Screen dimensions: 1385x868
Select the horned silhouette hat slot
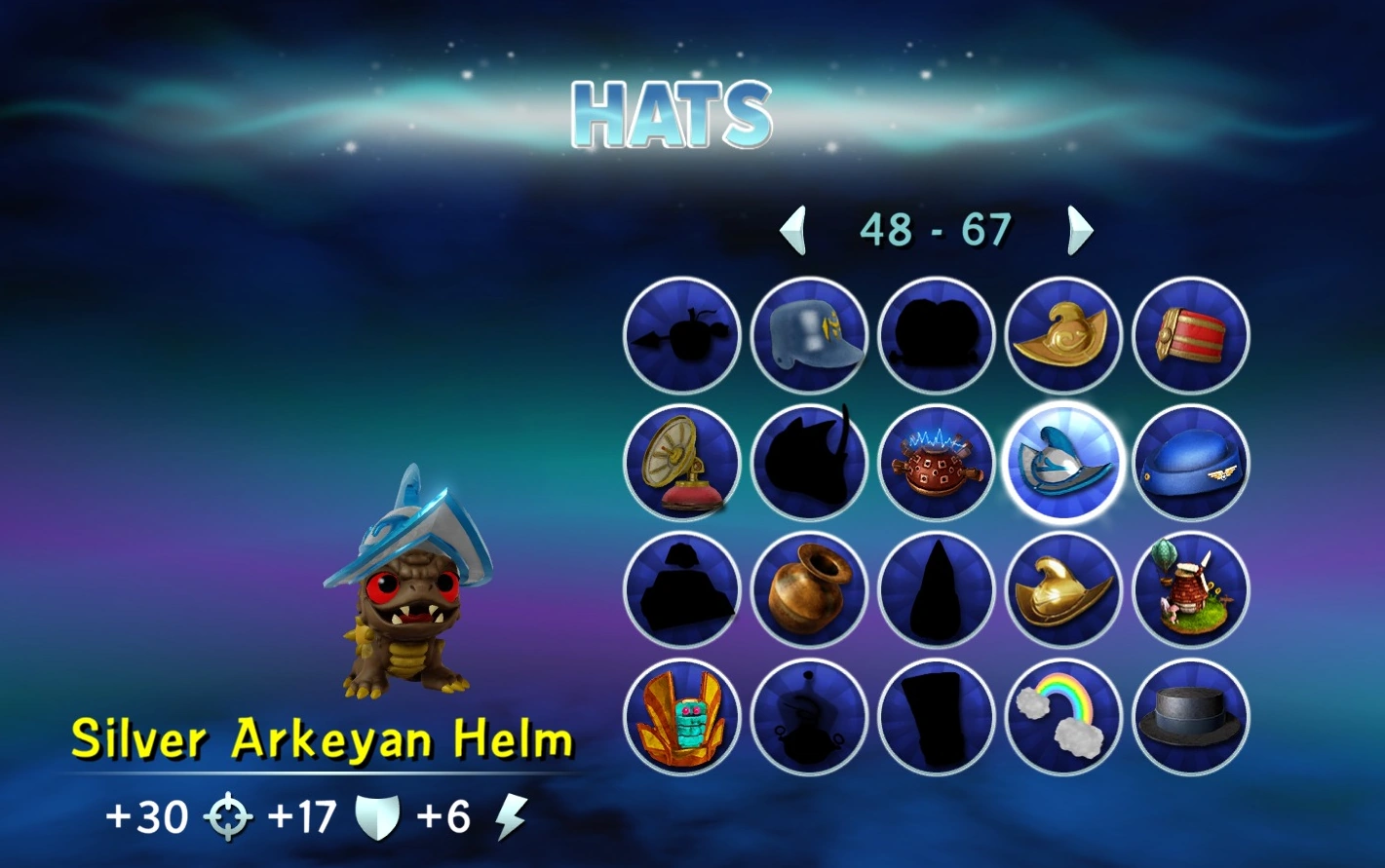809,463
